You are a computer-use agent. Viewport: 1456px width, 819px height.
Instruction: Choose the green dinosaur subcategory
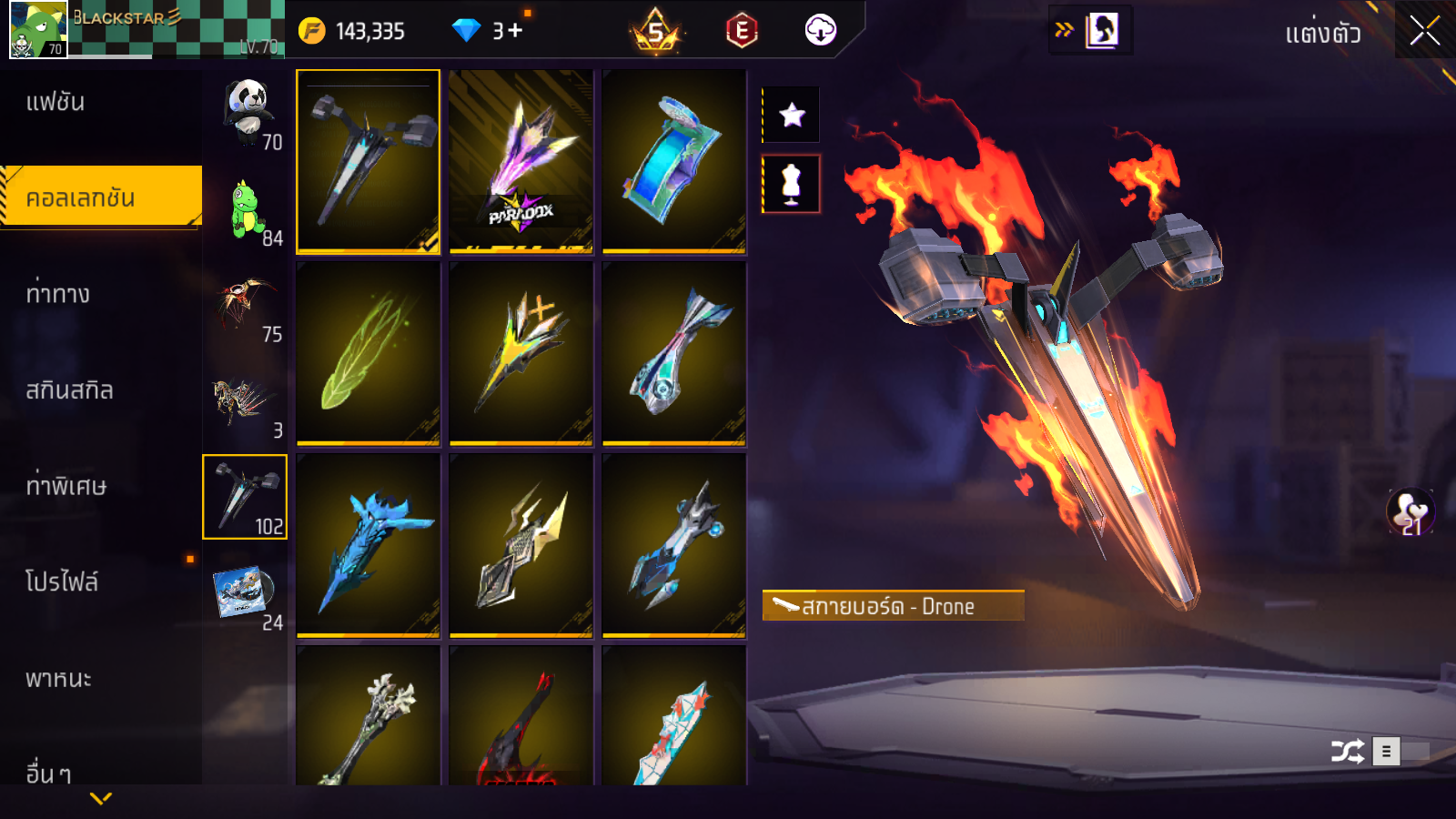(x=247, y=209)
